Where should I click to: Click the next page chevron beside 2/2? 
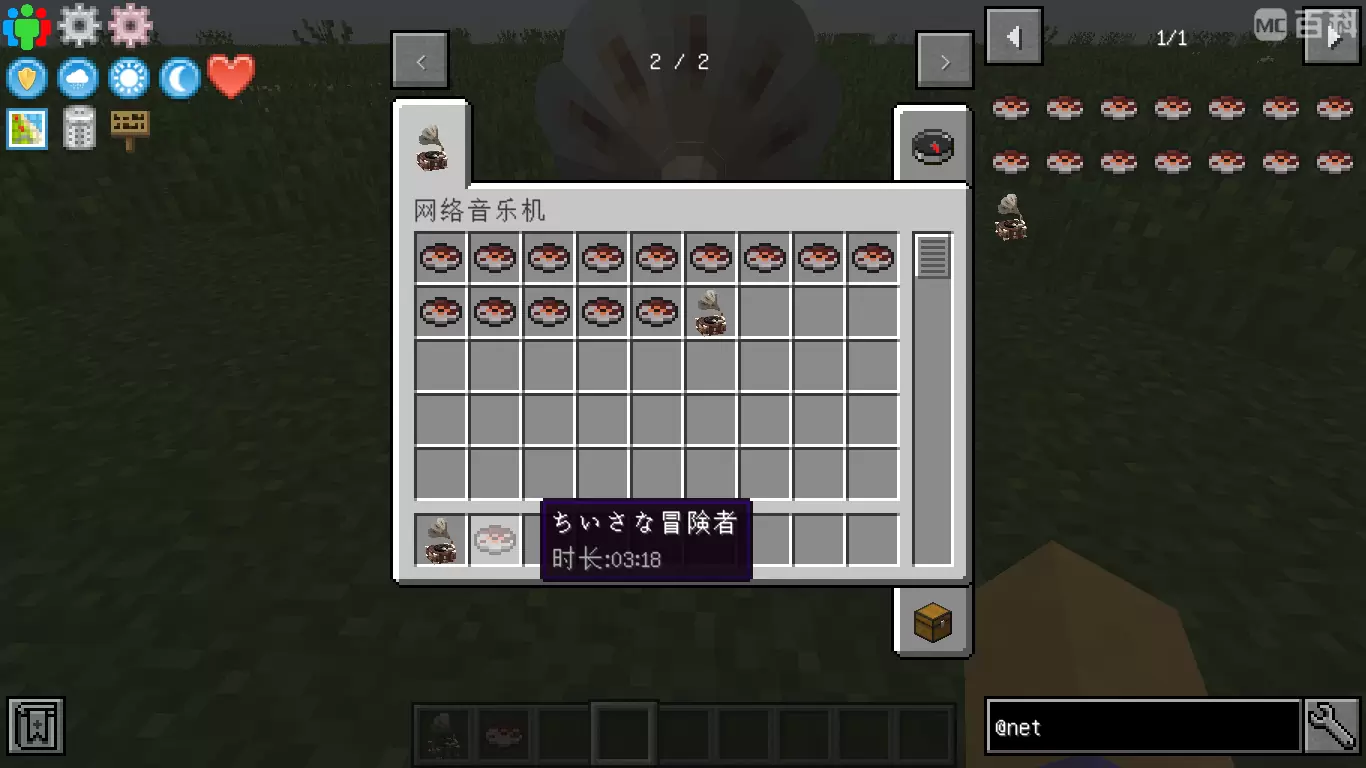click(x=944, y=61)
